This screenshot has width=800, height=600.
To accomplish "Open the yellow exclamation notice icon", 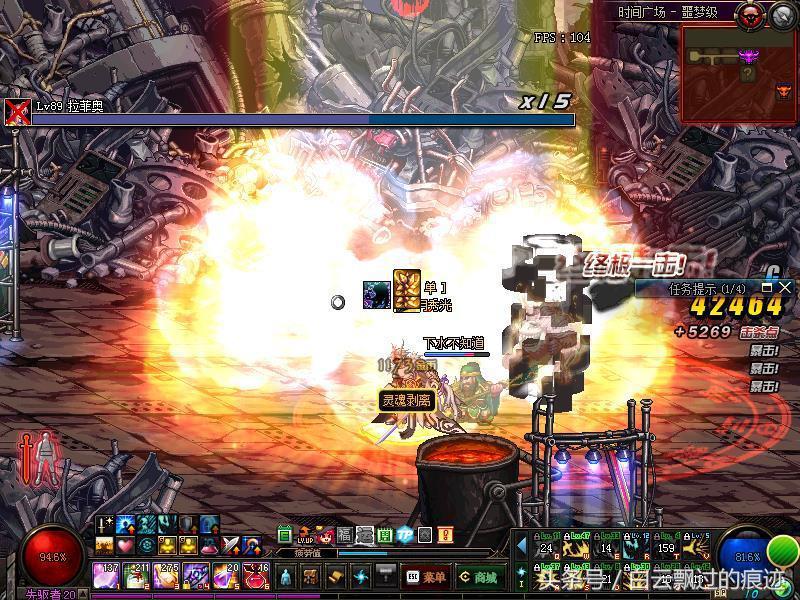I will (445, 535).
